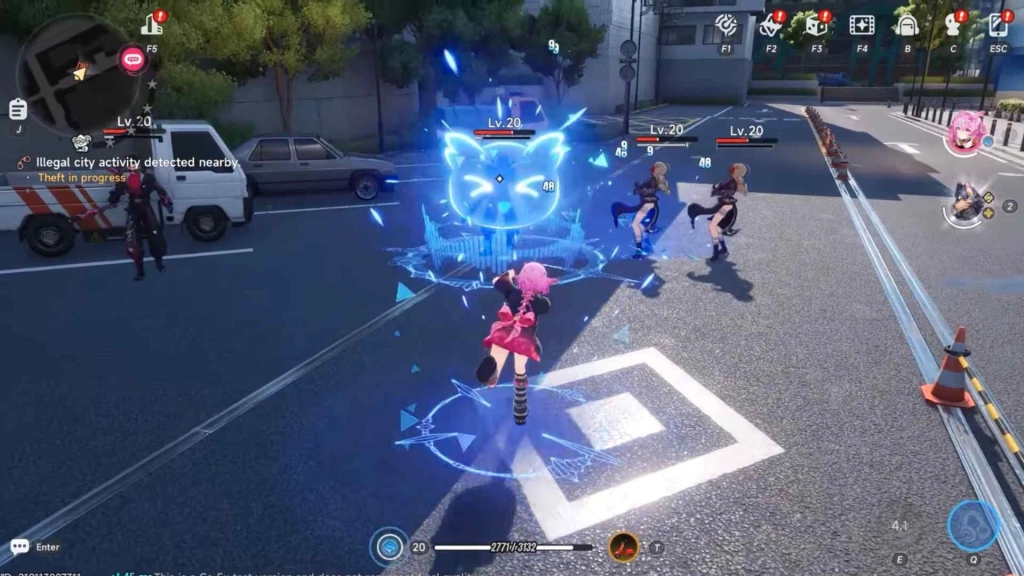Tap the pink chat bubble icon
Screen dimensions: 1024x576
click(x=132, y=60)
